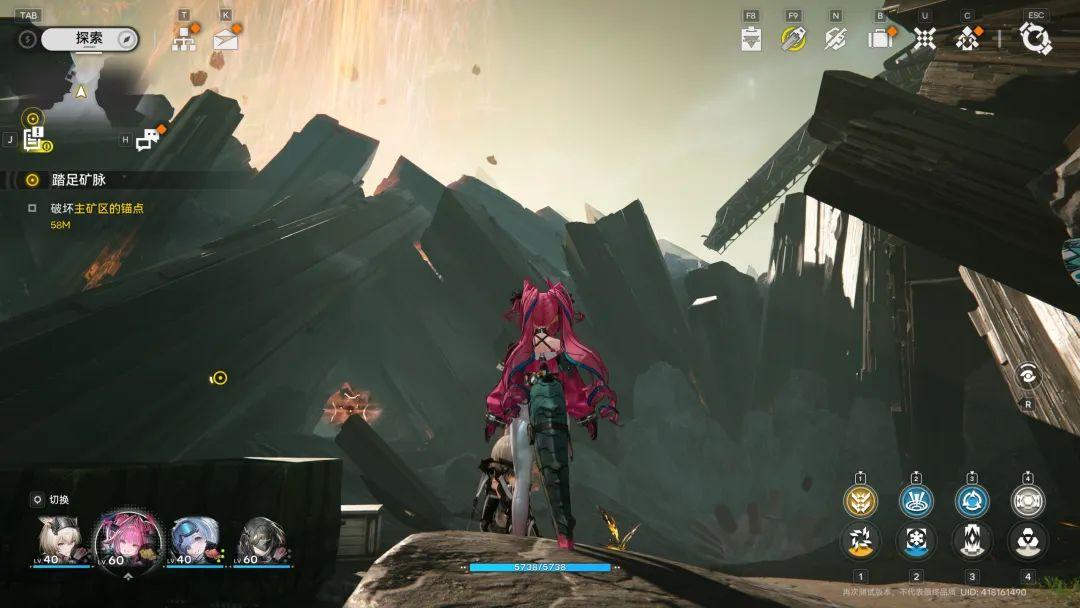Switch to the gray-haired level 60 character portrait
Viewport: 1080px width, 608px height.
tap(262, 540)
